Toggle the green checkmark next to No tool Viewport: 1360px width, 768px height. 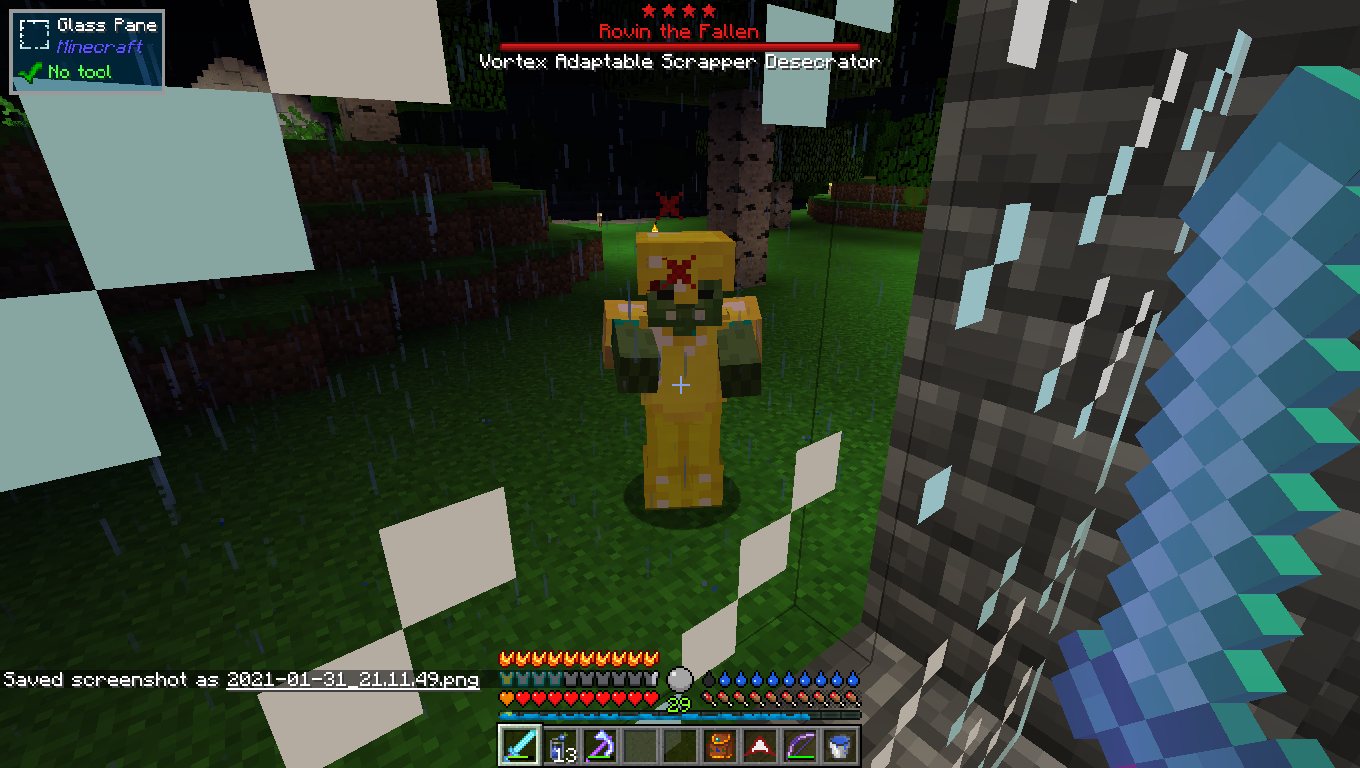point(31,71)
